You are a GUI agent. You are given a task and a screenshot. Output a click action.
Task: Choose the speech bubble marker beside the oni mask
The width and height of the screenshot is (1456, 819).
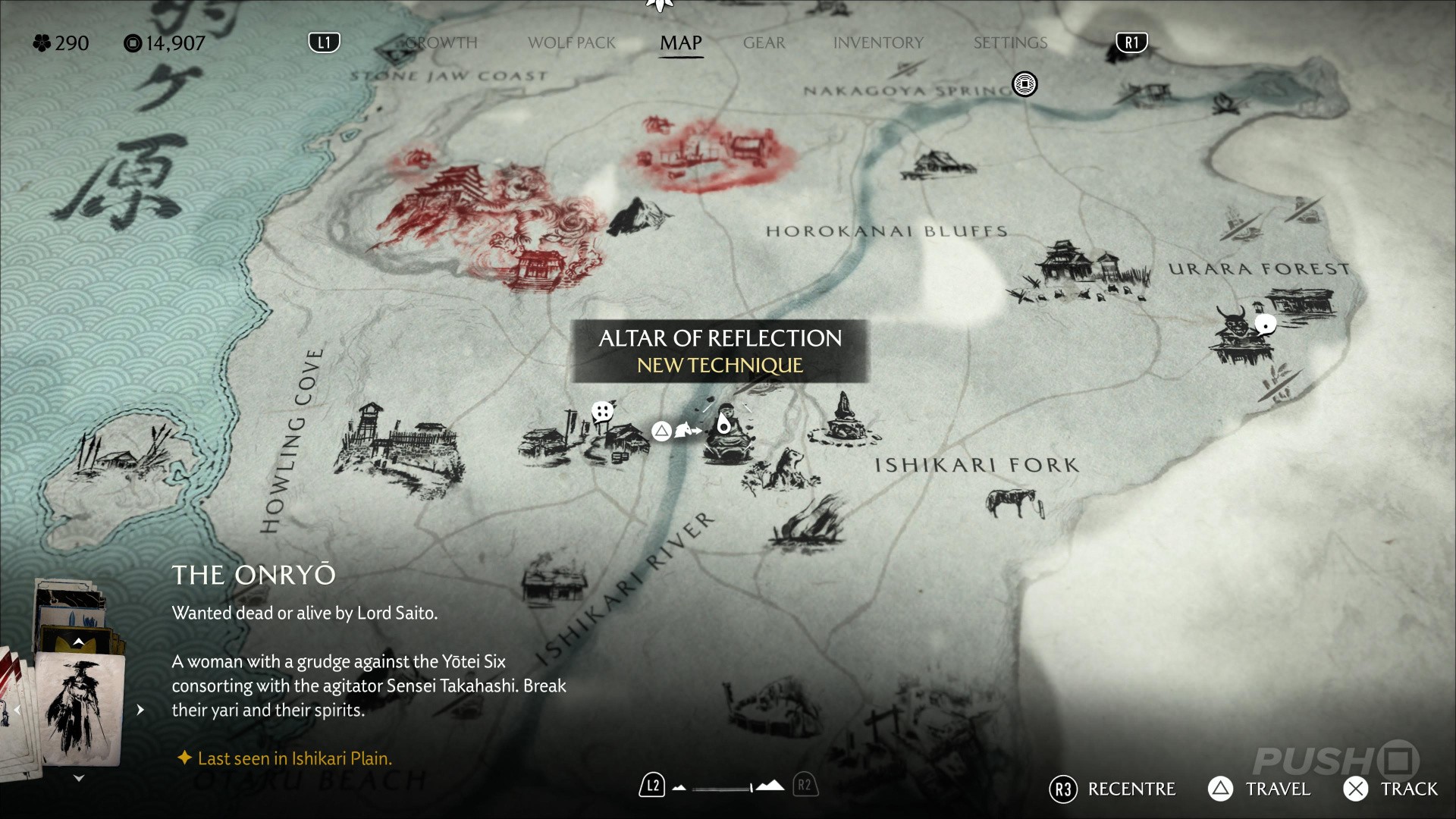pyautogui.click(x=1265, y=325)
